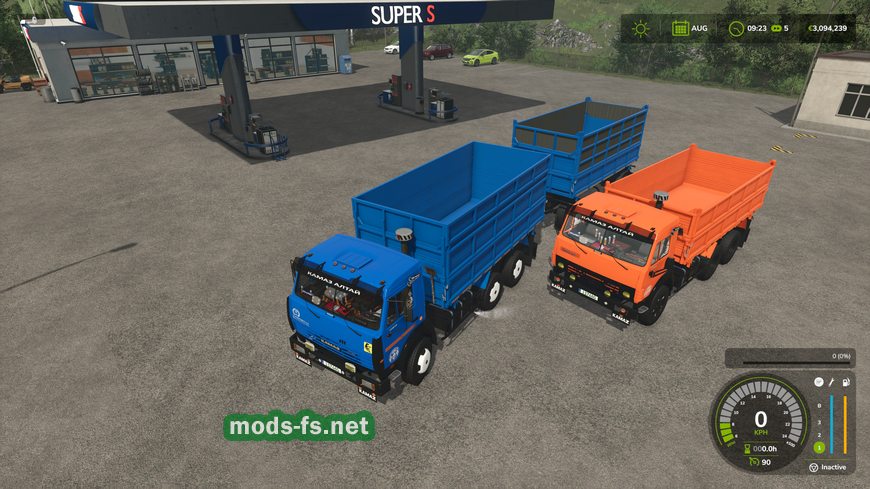
Task: Click the sun weather icon
Action: [640, 28]
